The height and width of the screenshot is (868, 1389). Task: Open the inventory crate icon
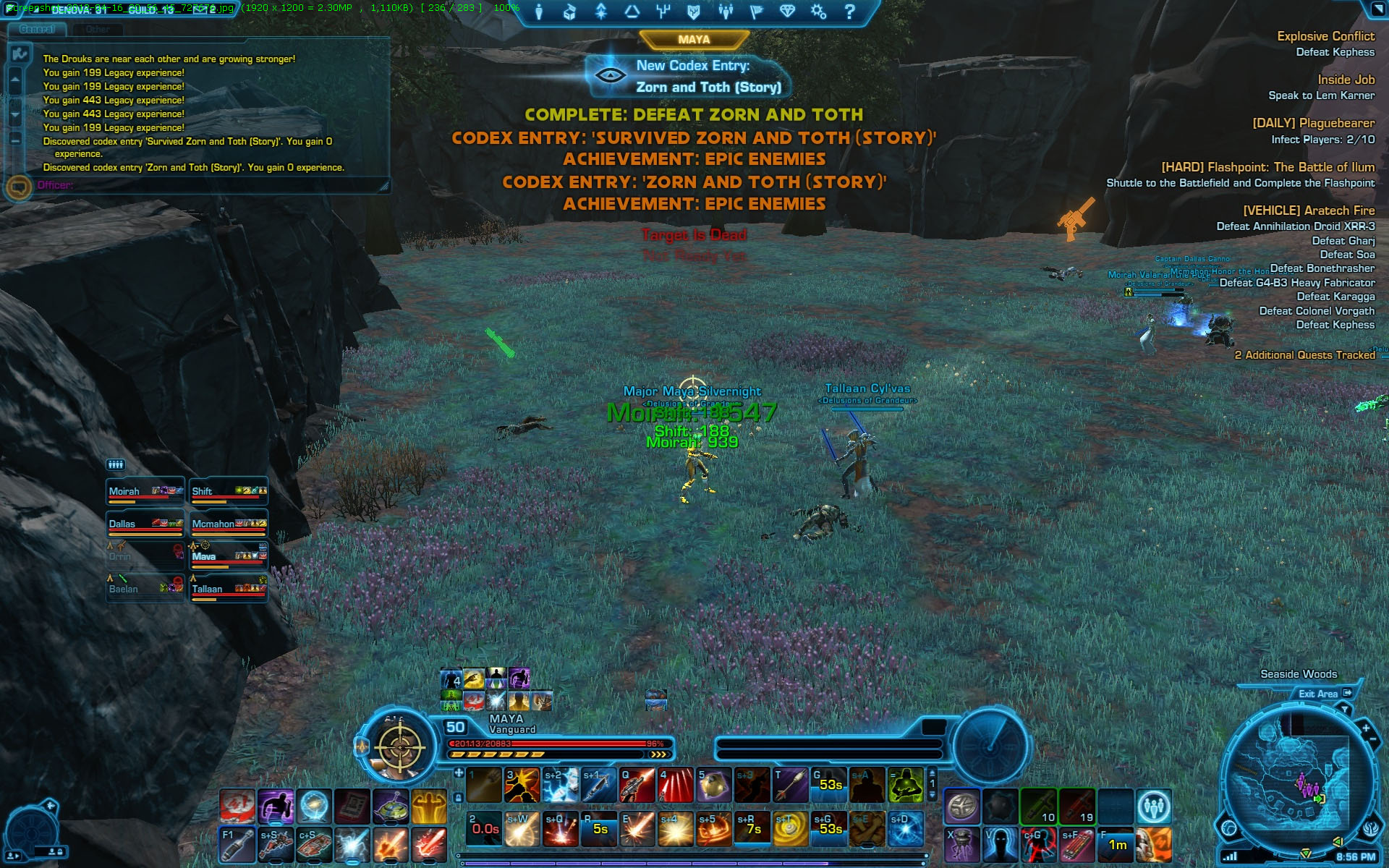coord(570,12)
